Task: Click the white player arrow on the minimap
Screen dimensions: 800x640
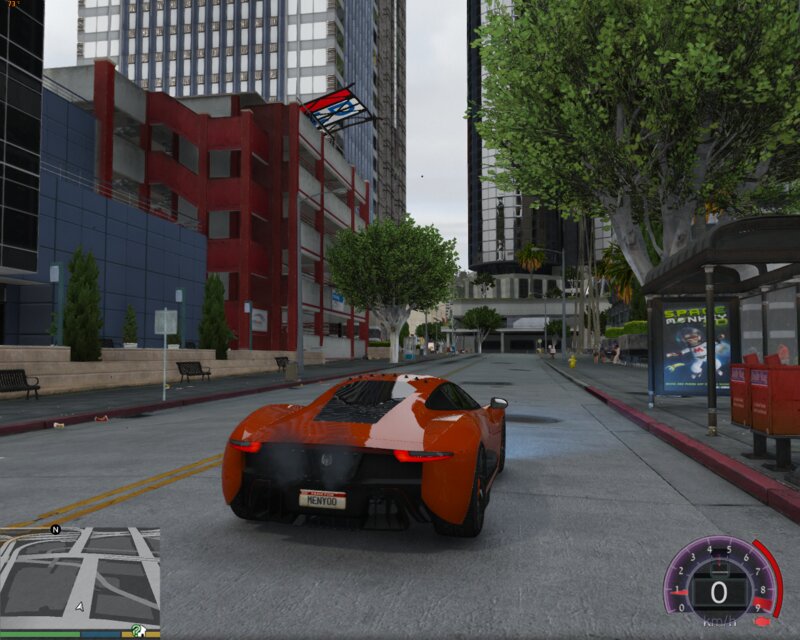Action: [79, 606]
